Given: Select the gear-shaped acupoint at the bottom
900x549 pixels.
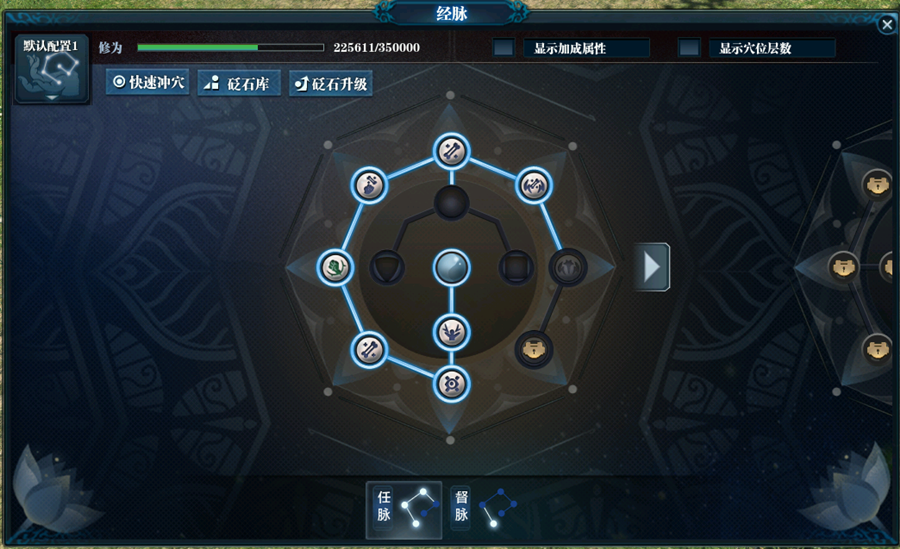Looking at the screenshot, I should (451, 383).
